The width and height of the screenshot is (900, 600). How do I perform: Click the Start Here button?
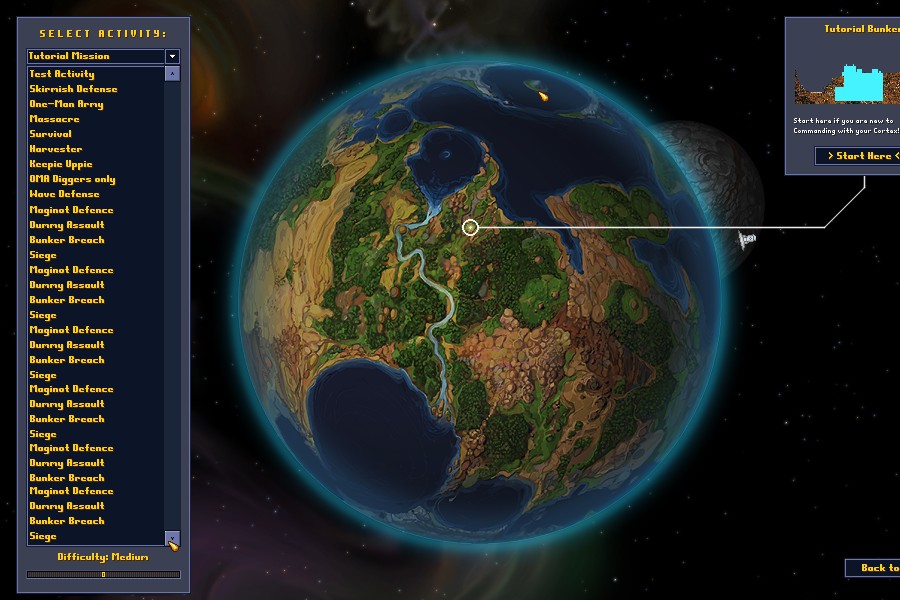(x=858, y=155)
